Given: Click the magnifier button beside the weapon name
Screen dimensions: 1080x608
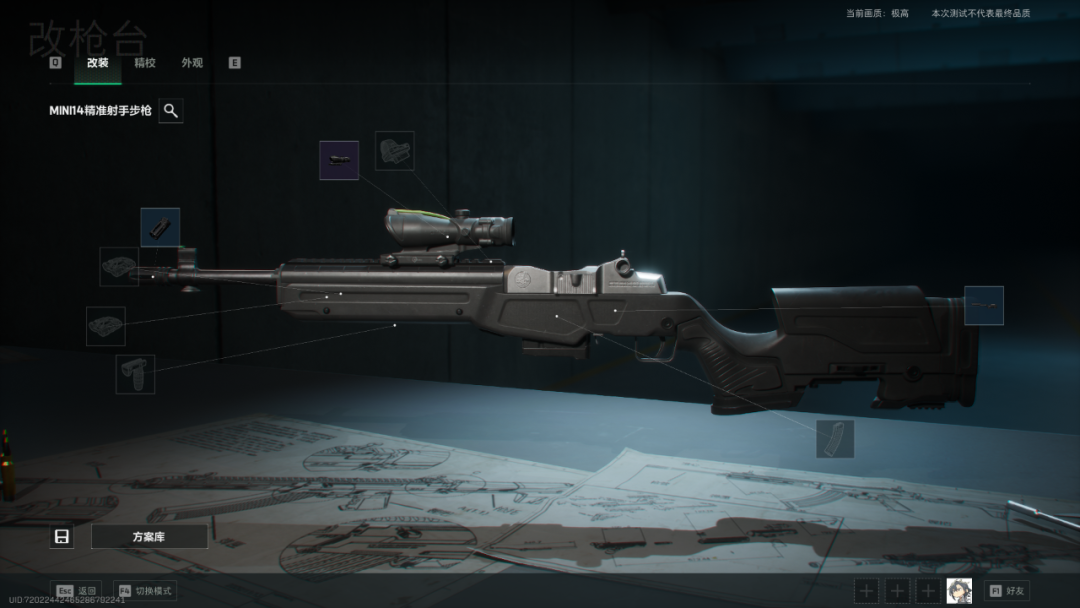Looking at the screenshot, I should tap(171, 111).
